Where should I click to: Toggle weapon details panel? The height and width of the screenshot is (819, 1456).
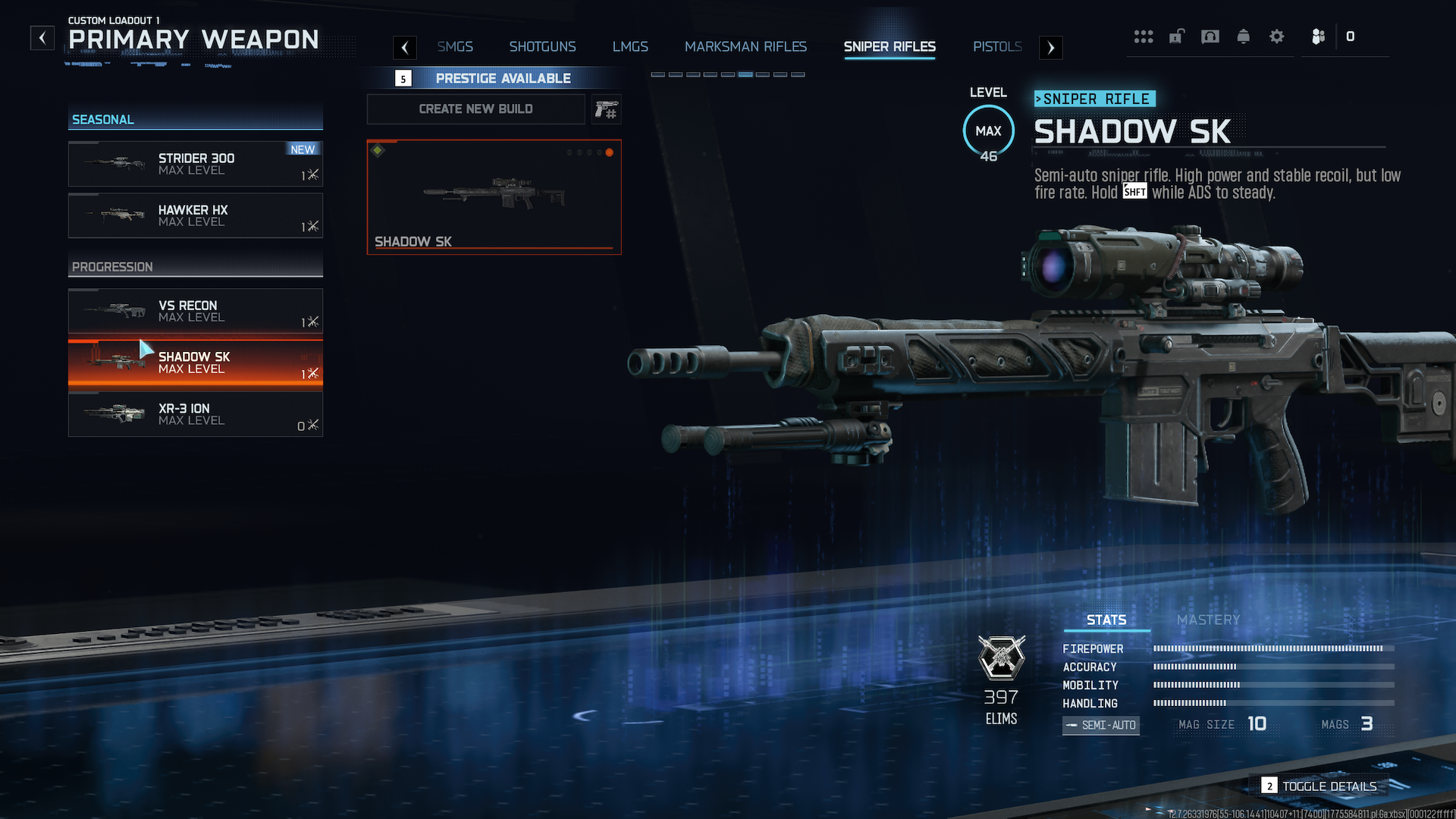[x=1320, y=786]
